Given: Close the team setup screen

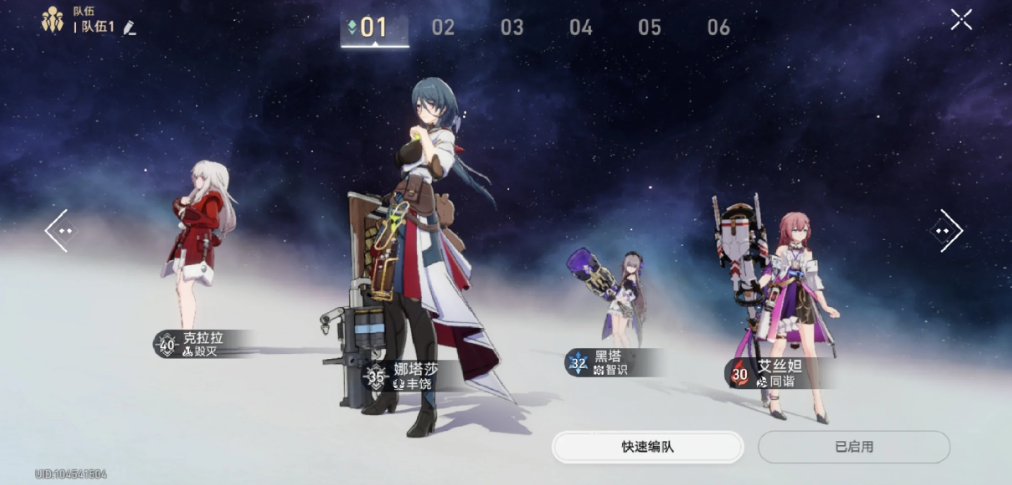Looking at the screenshot, I should [961, 19].
